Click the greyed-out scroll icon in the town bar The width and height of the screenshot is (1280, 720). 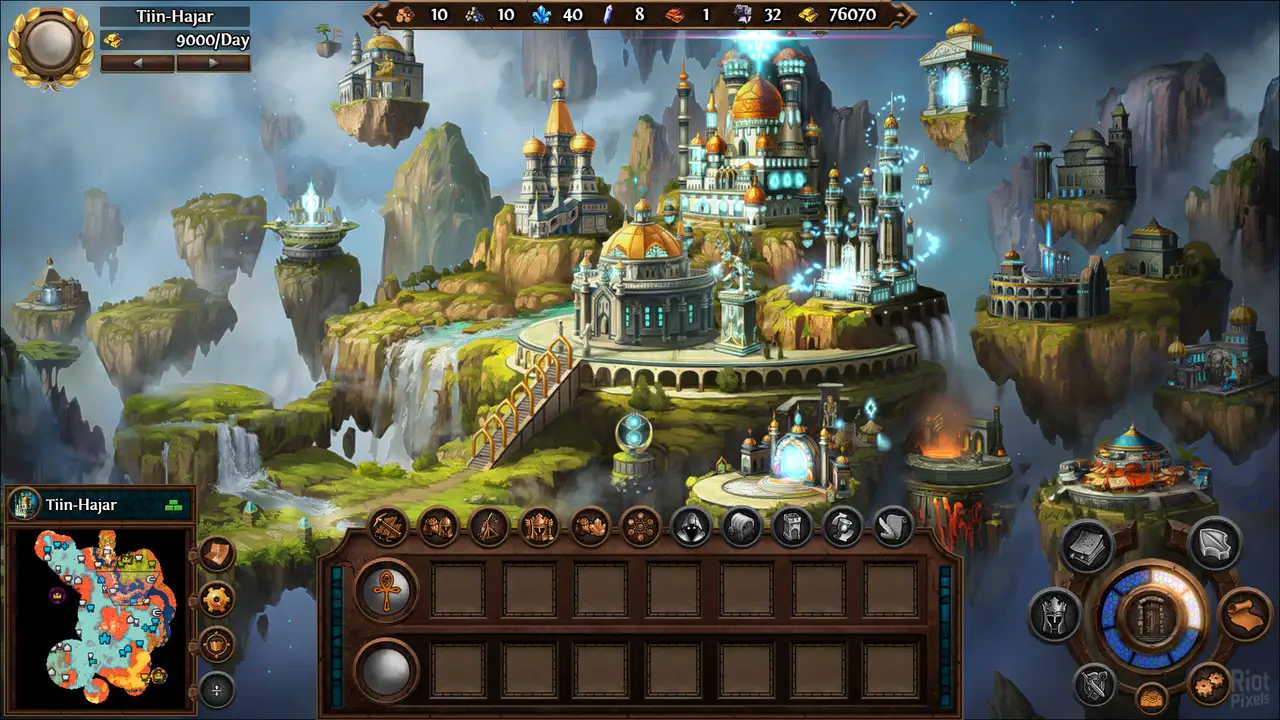(x=893, y=526)
